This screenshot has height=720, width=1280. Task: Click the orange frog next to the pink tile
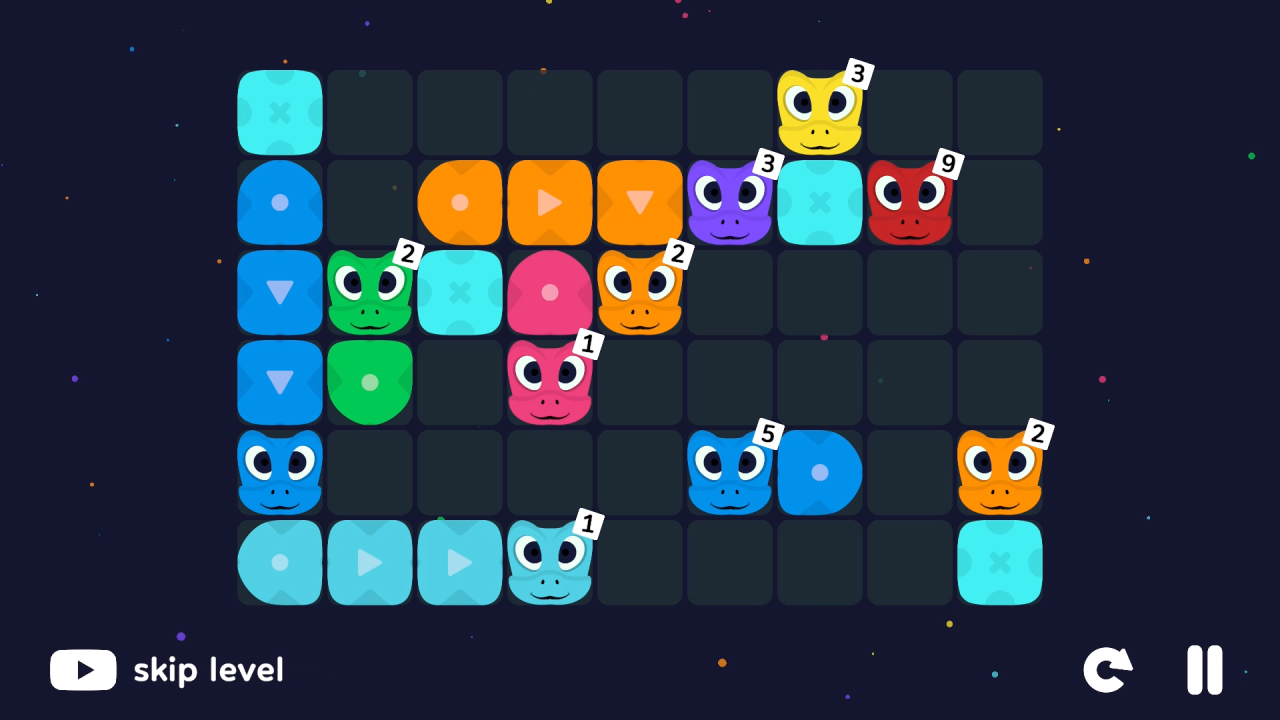640,293
